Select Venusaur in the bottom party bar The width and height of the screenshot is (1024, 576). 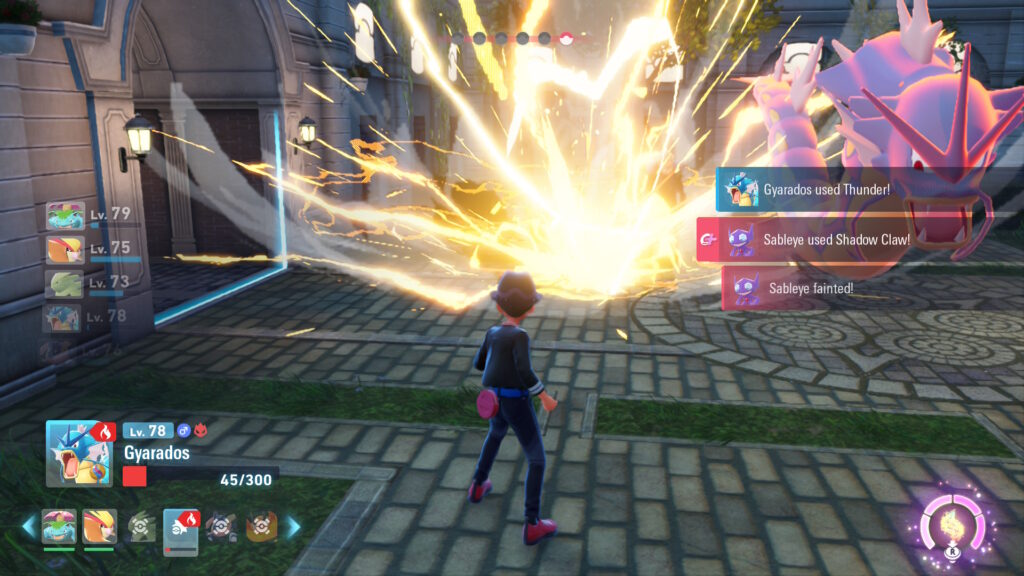point(59,526)
